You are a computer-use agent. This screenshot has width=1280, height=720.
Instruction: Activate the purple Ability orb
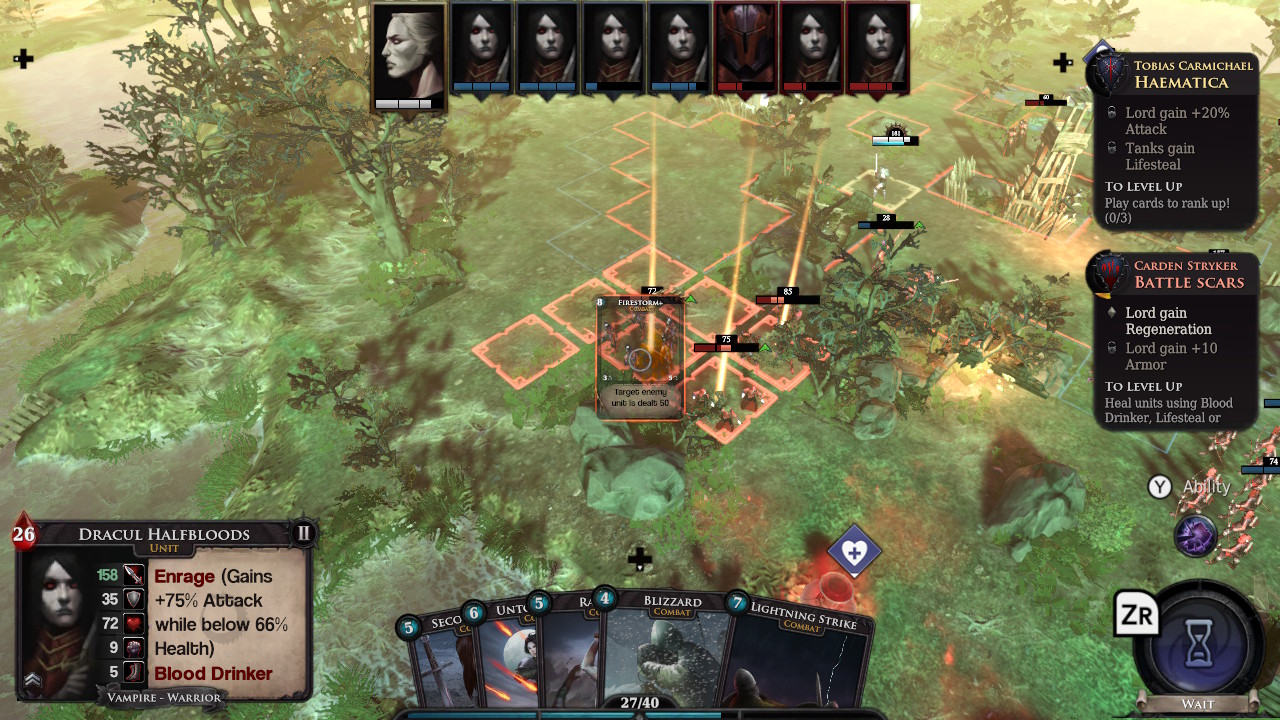(1196, 536)
